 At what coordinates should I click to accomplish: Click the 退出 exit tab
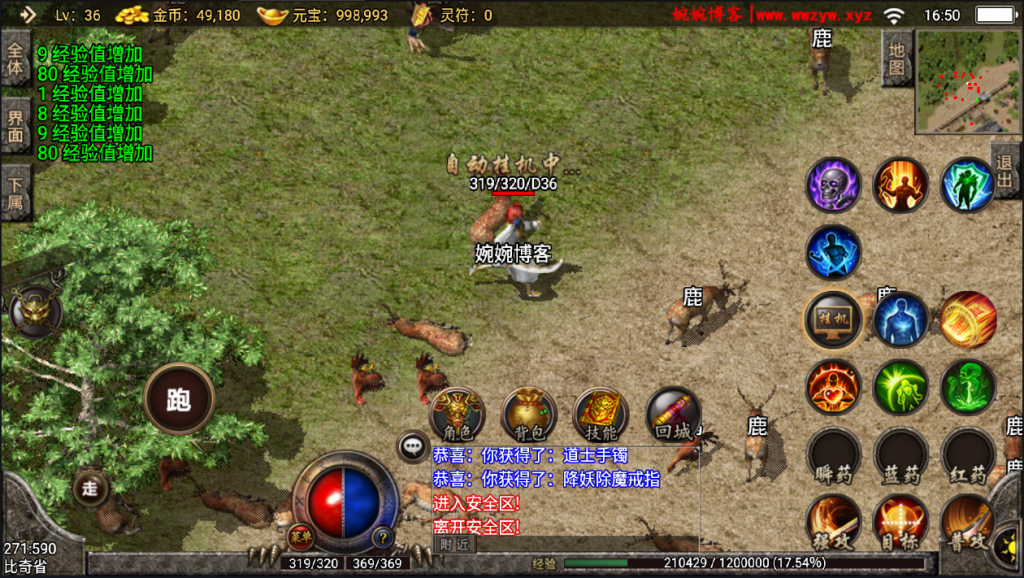(1006, 170)
